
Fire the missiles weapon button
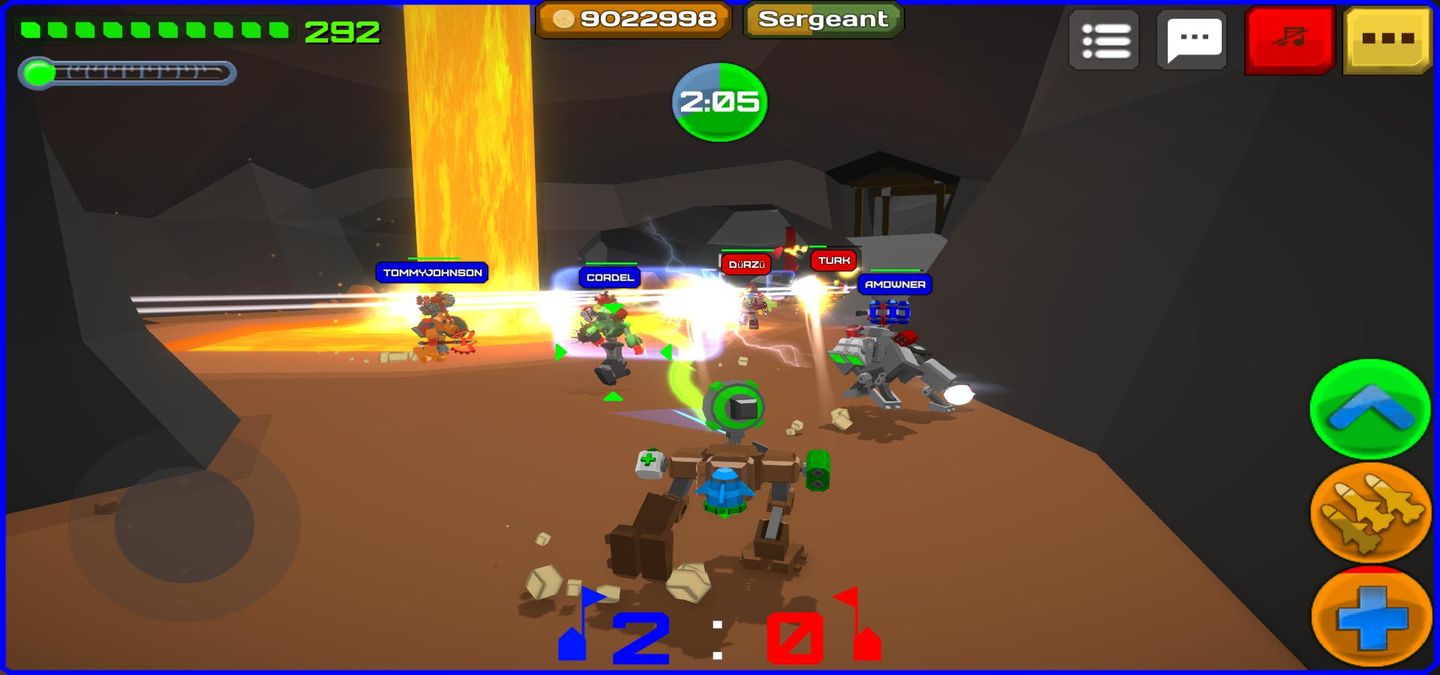pyautogui.click(x=1370, y=512)
